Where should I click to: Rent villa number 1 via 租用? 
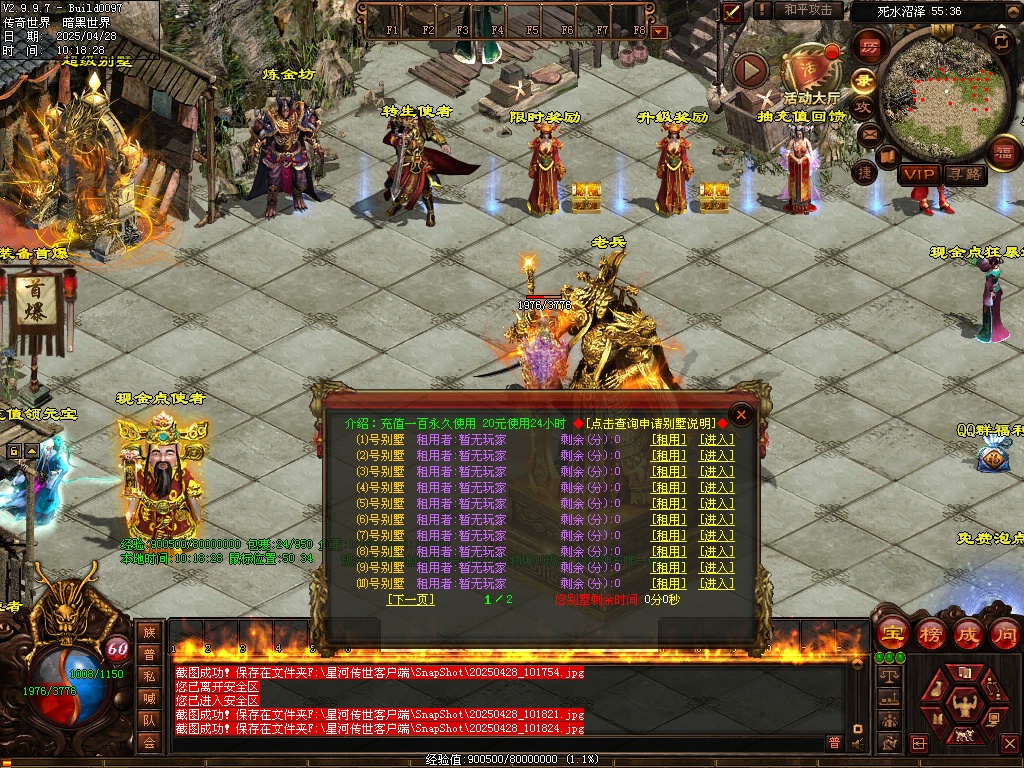669,439
